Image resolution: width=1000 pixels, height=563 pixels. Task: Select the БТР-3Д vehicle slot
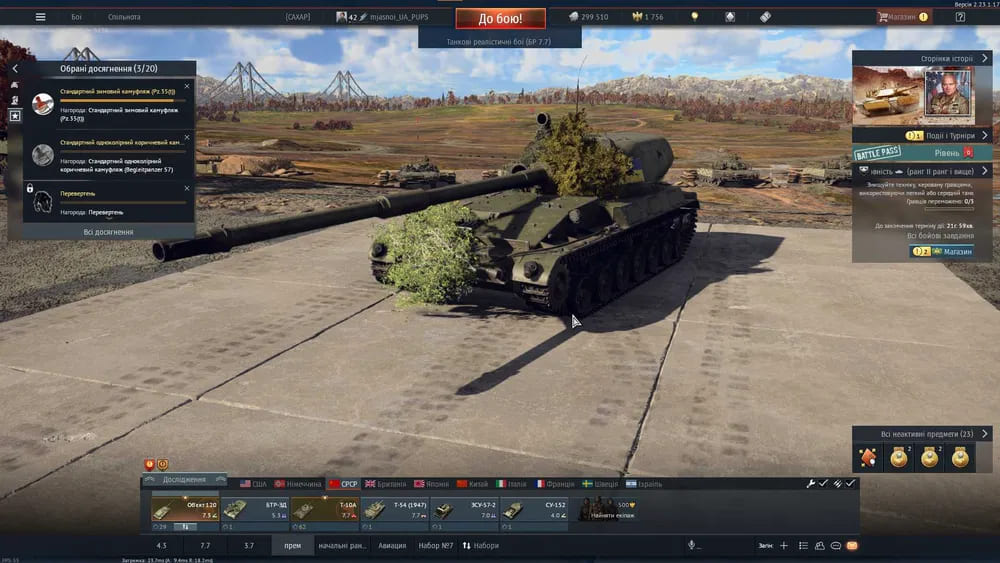click(x=254, y=510)
